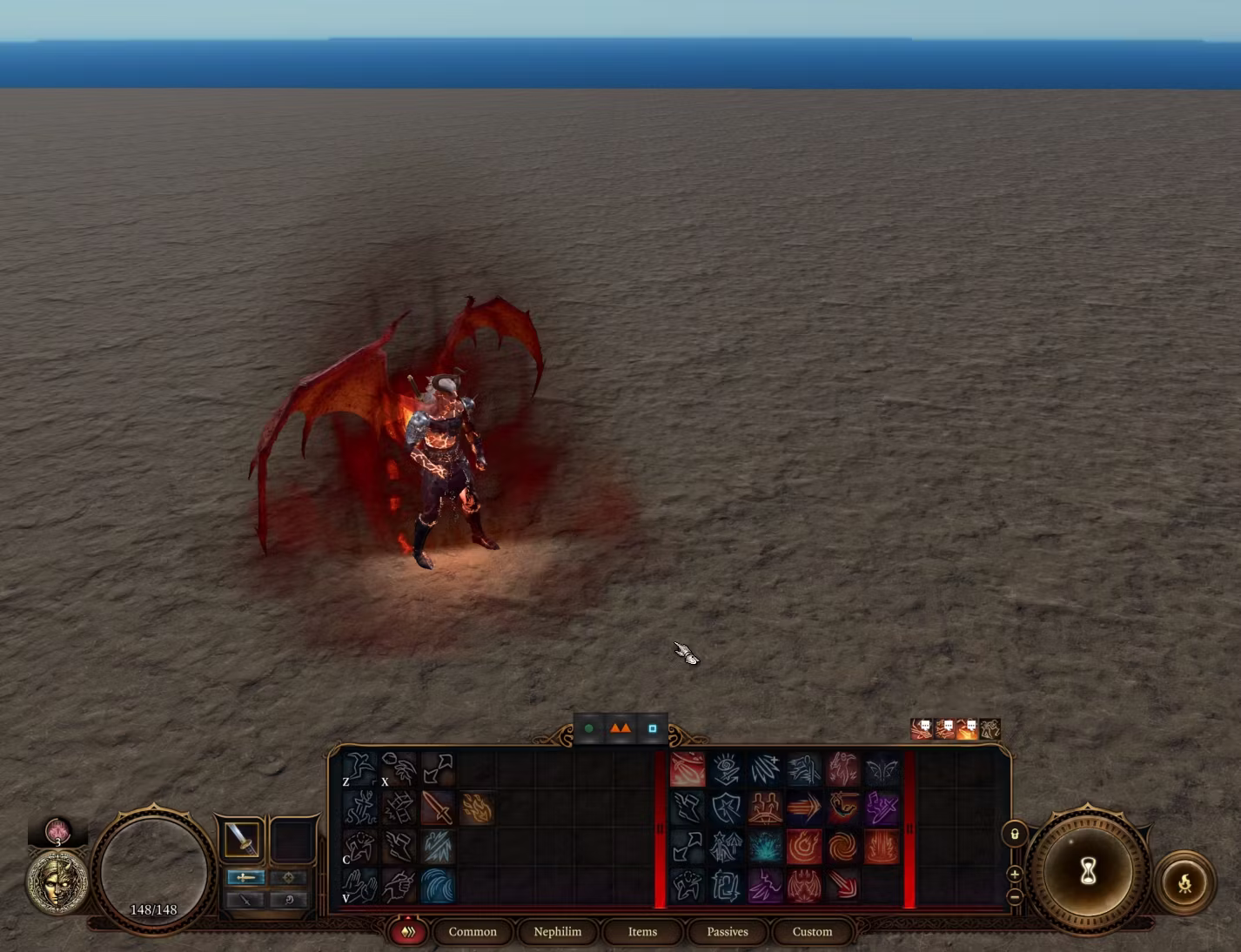Viewport: 1241px width, 952px height.
Task: Cast the orange spiral vortex ability
Action: click(x=842, y=847)
